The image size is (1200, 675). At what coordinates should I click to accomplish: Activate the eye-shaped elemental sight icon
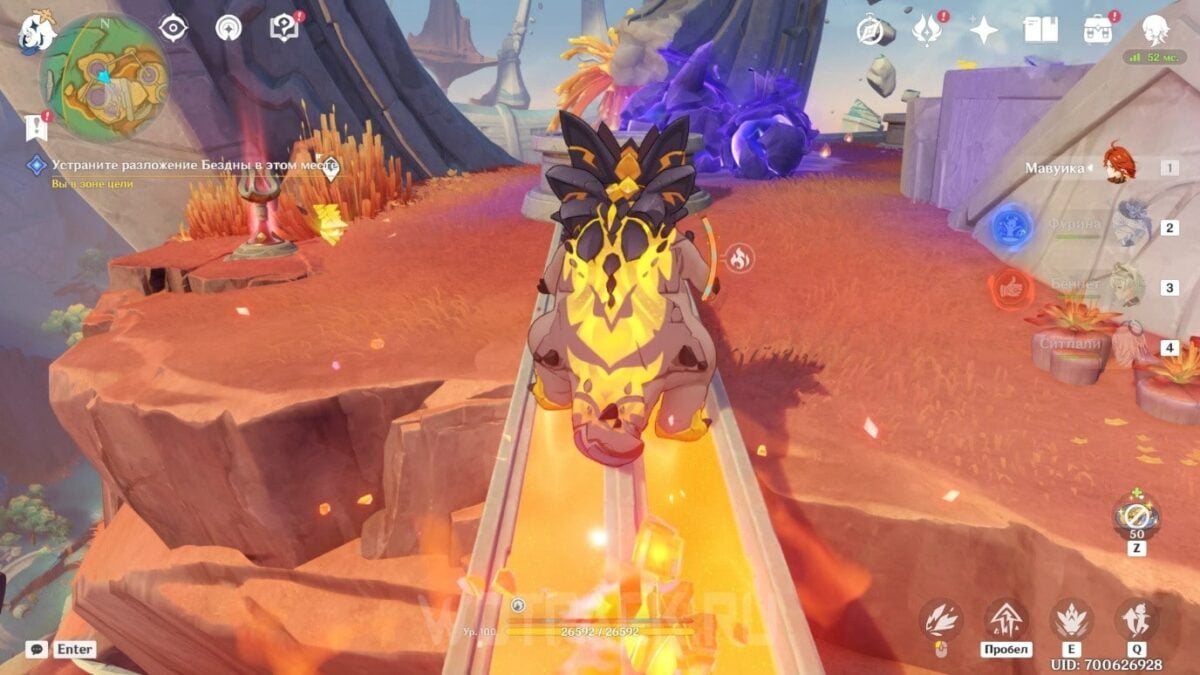click(174, 28)
